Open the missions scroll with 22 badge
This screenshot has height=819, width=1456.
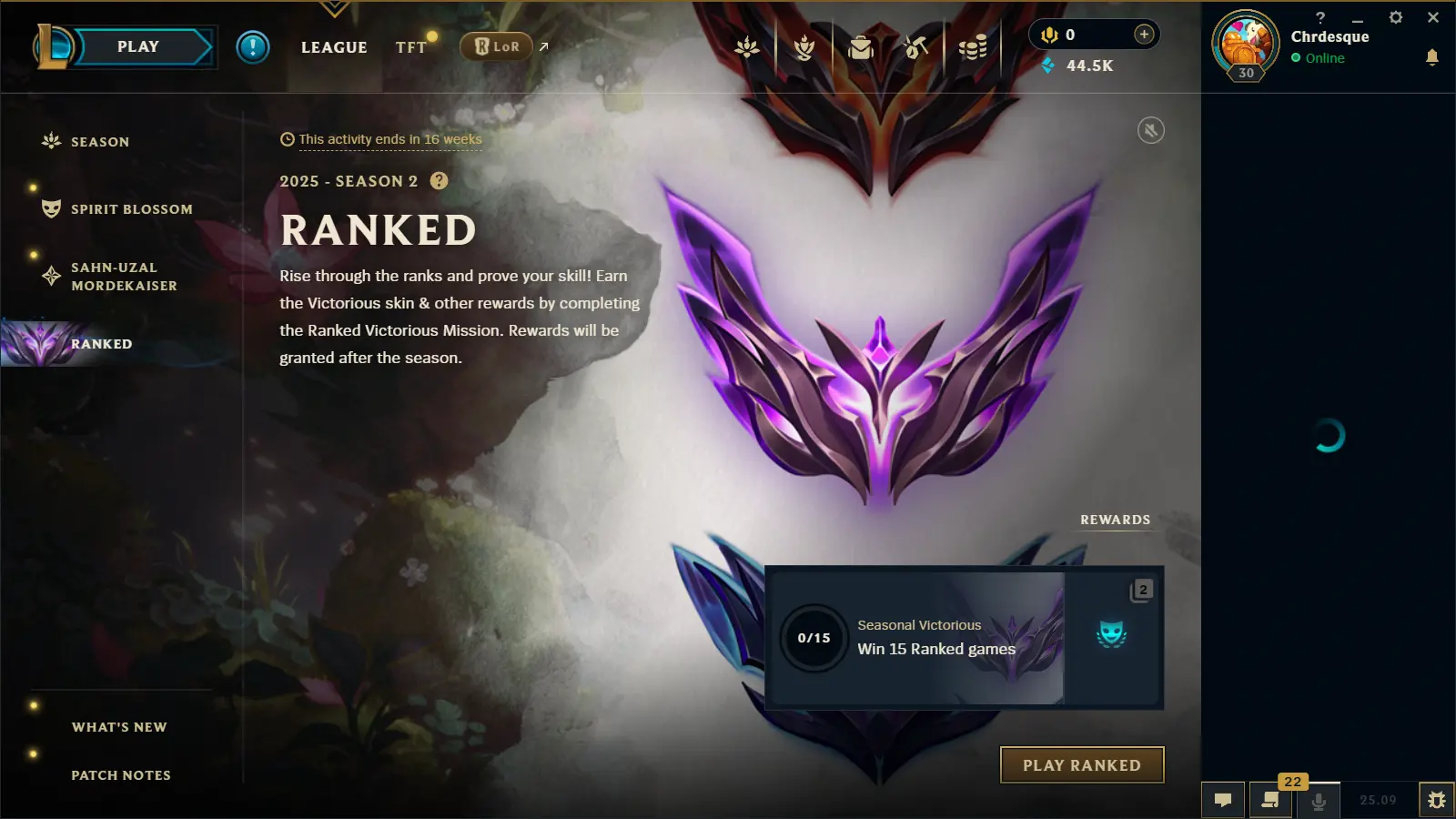1271,801
